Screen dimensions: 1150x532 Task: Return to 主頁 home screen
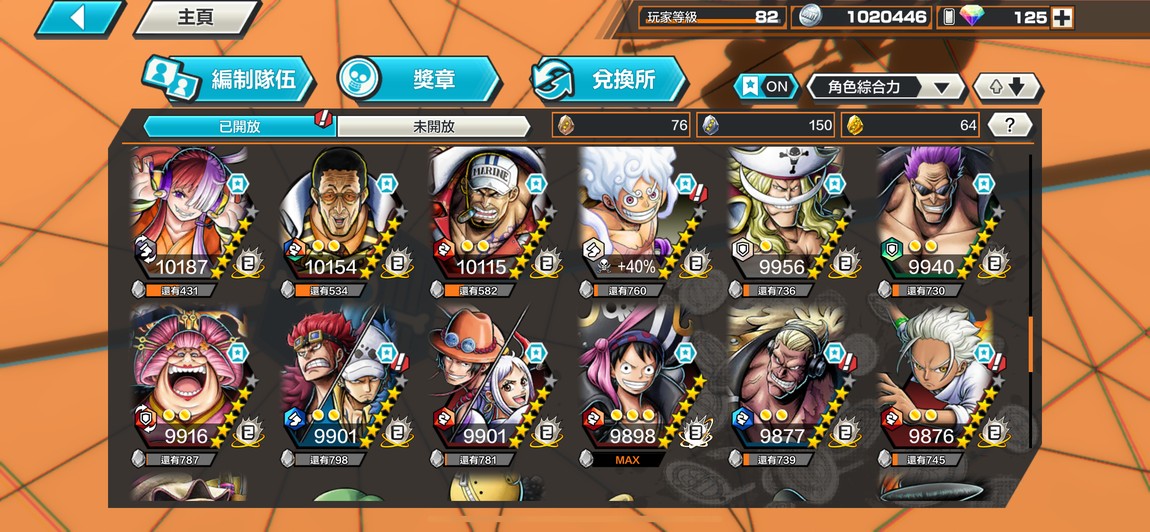[195, 18]
